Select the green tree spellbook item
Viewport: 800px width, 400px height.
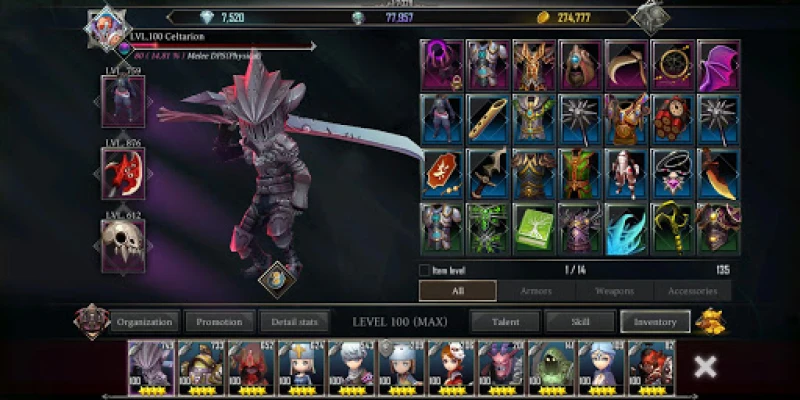533,227
